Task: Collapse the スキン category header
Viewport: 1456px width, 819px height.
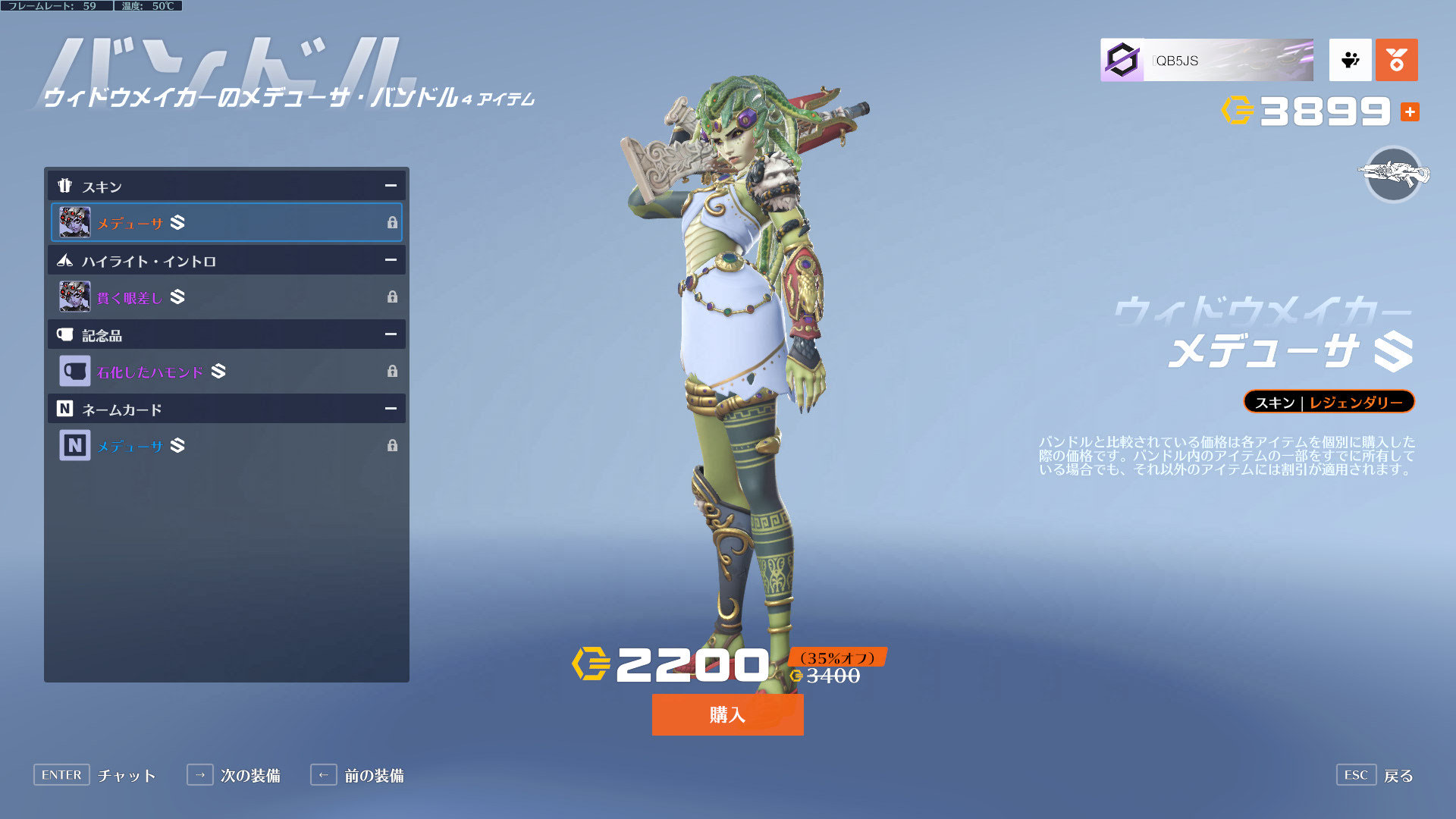Action: (391, 186)
